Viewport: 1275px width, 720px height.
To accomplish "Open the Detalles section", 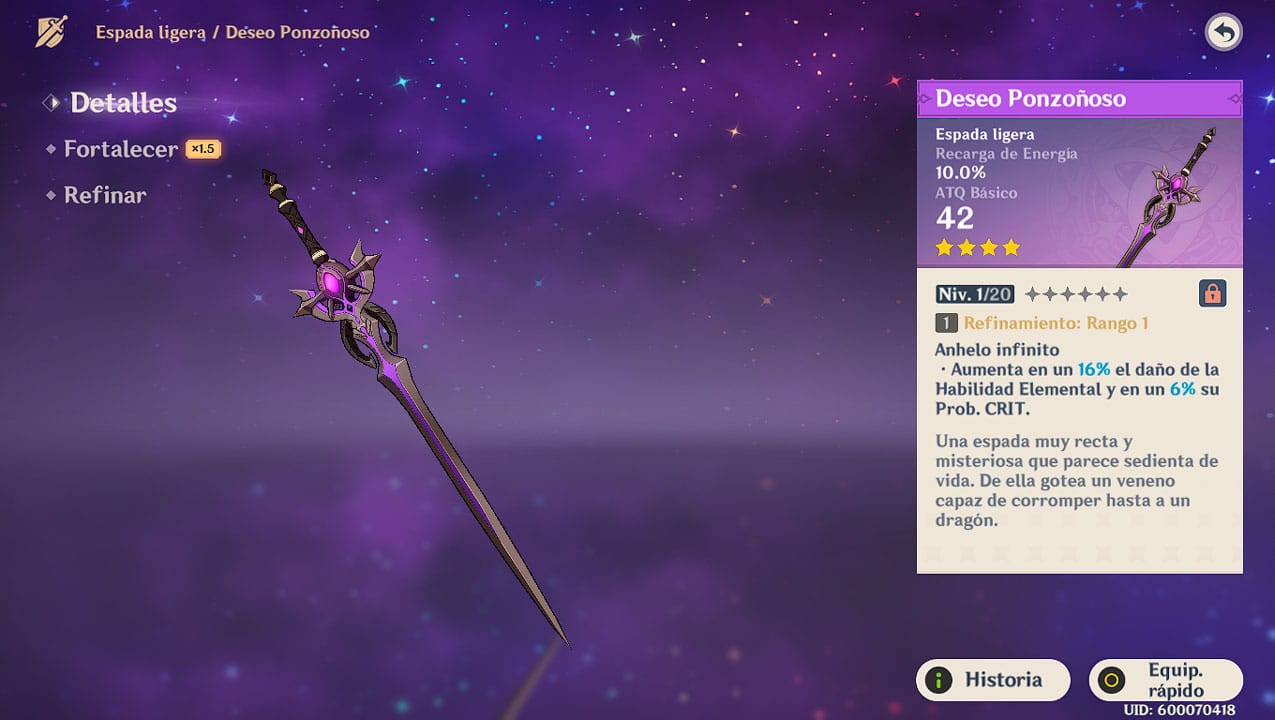I will [122, 103].
